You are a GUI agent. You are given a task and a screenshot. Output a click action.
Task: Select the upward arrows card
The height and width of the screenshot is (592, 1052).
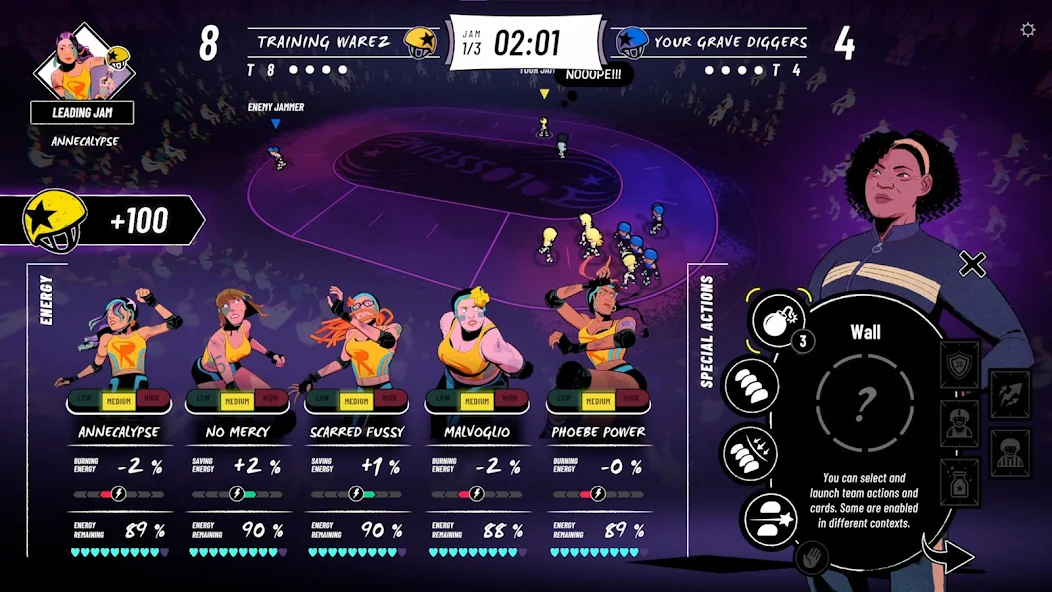1010,393
